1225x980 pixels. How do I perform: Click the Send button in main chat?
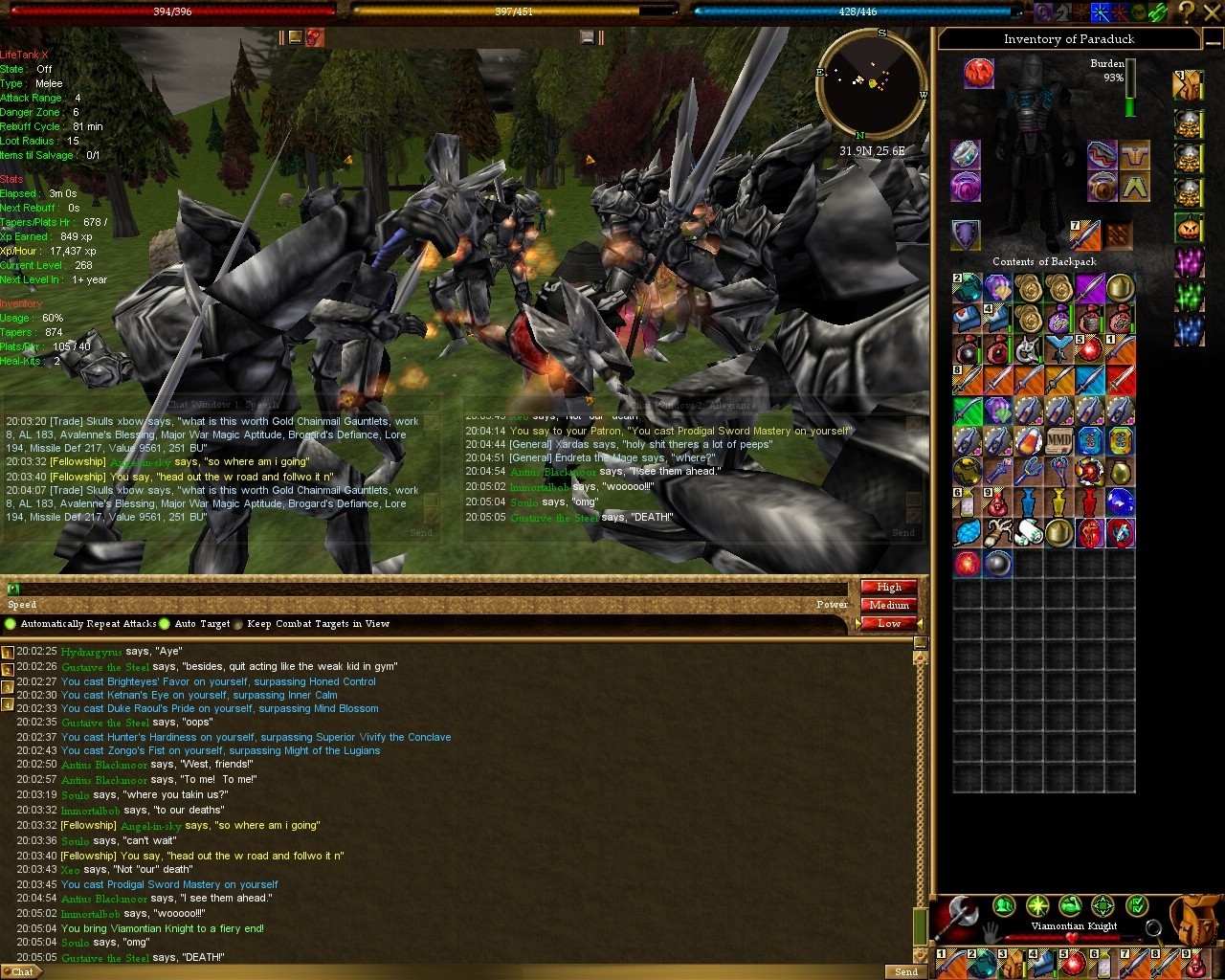pos(905,971)
